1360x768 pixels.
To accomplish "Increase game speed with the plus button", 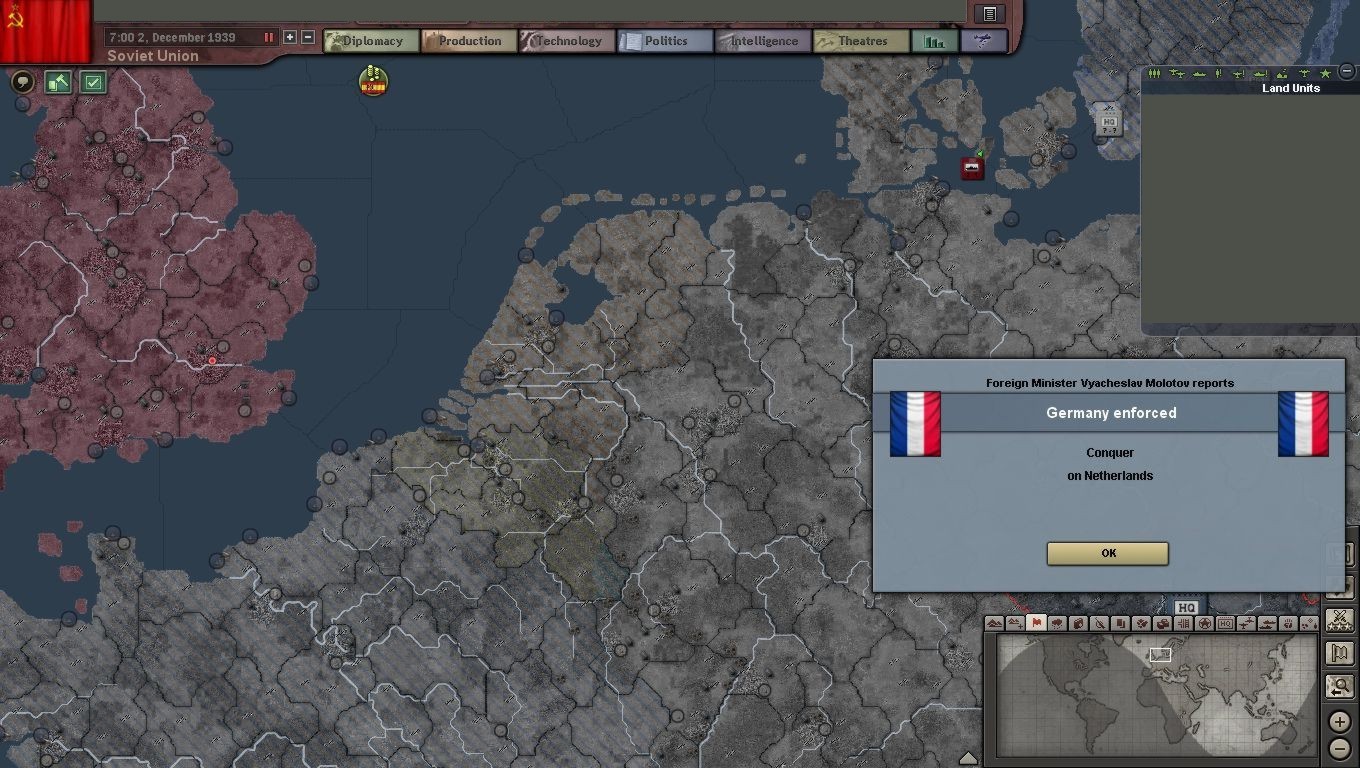I will click(x=290, y=37).
